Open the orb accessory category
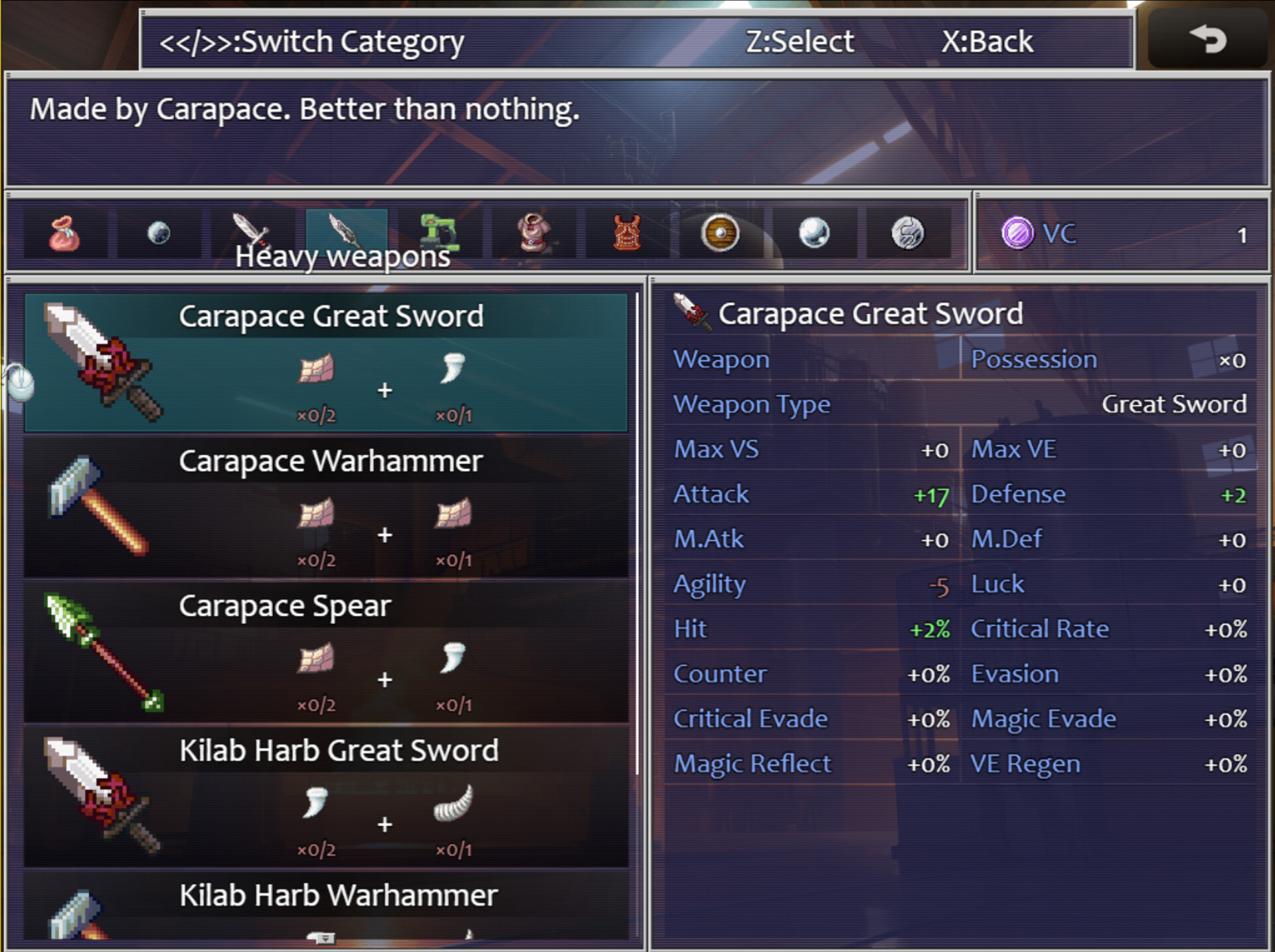This screenshot has height=952, width=1275. click(x=157, y=232)
